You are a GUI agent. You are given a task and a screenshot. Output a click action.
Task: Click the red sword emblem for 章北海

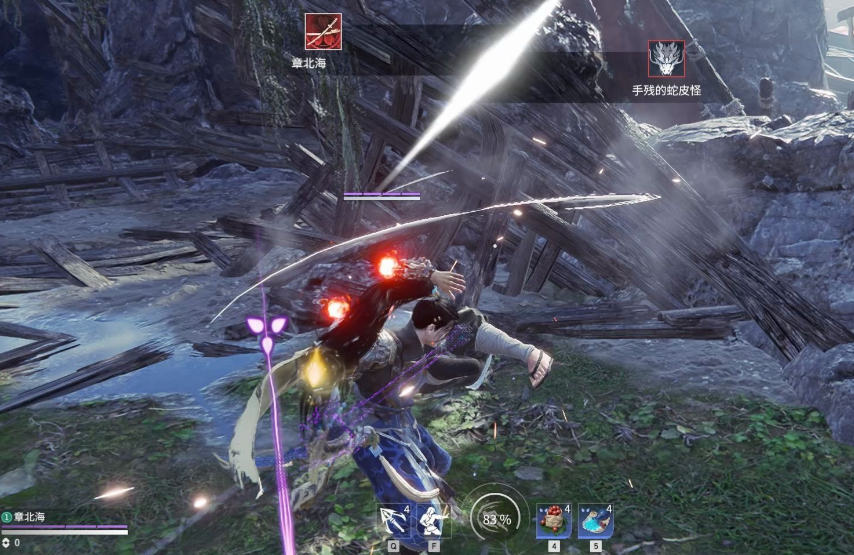(323, 32)
